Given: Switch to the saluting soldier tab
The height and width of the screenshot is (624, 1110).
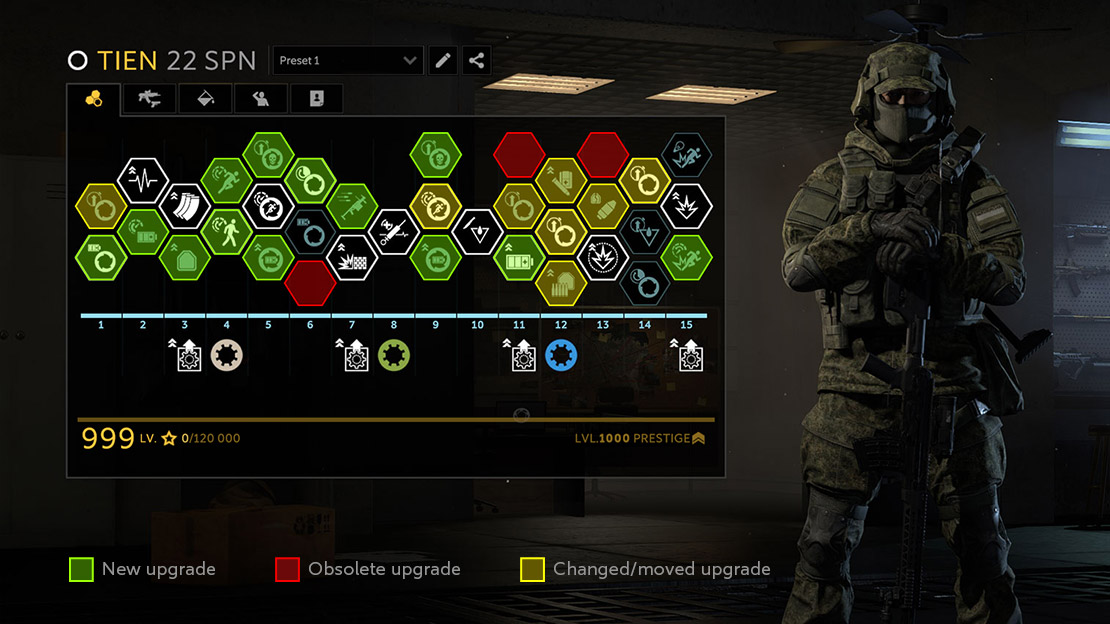Looking at the screenshot, I should (261, 98).
